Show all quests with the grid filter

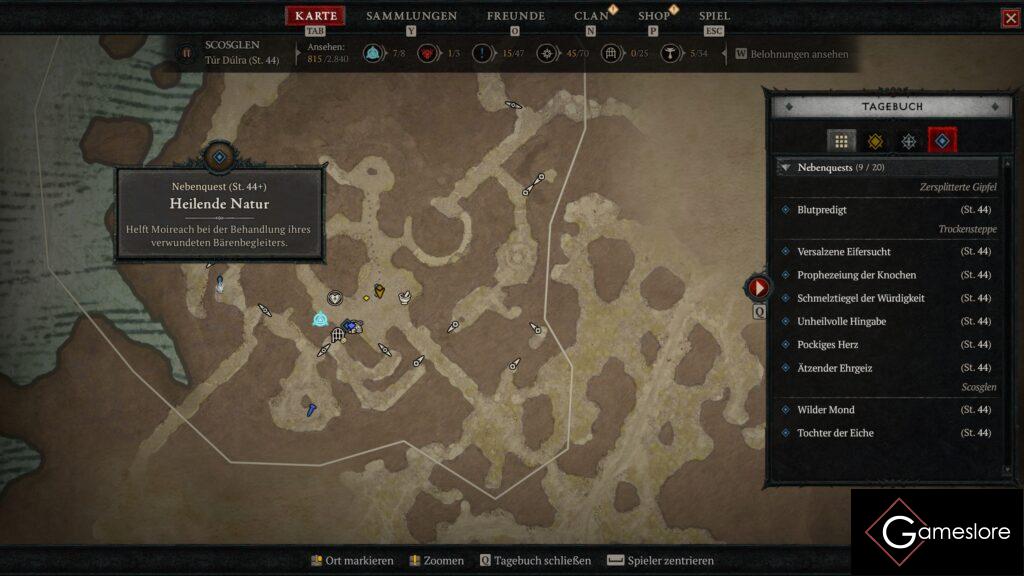[841, 141]
